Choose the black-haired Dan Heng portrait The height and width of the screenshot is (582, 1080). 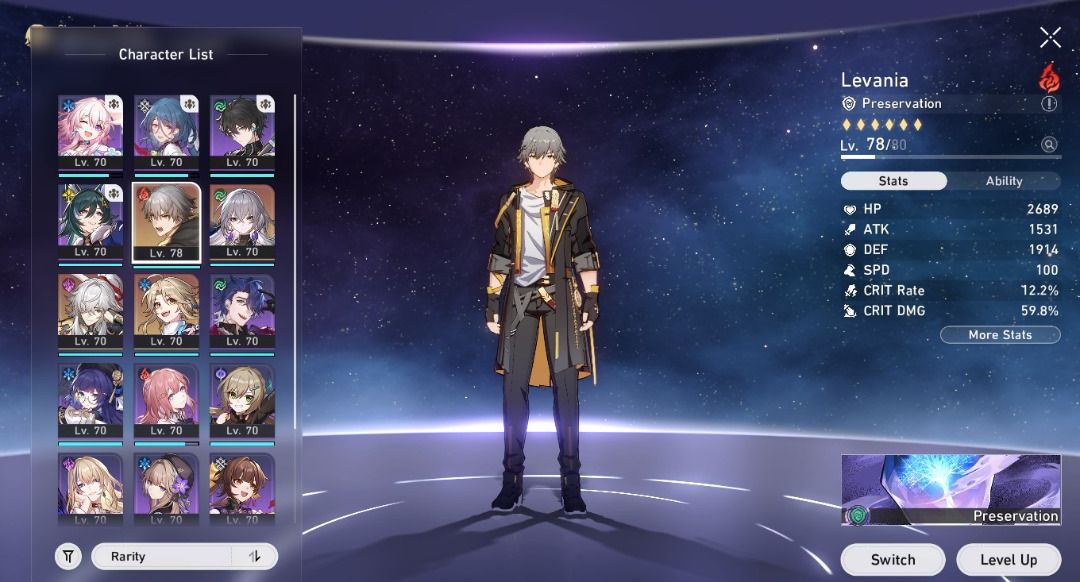tap(241, 132)
